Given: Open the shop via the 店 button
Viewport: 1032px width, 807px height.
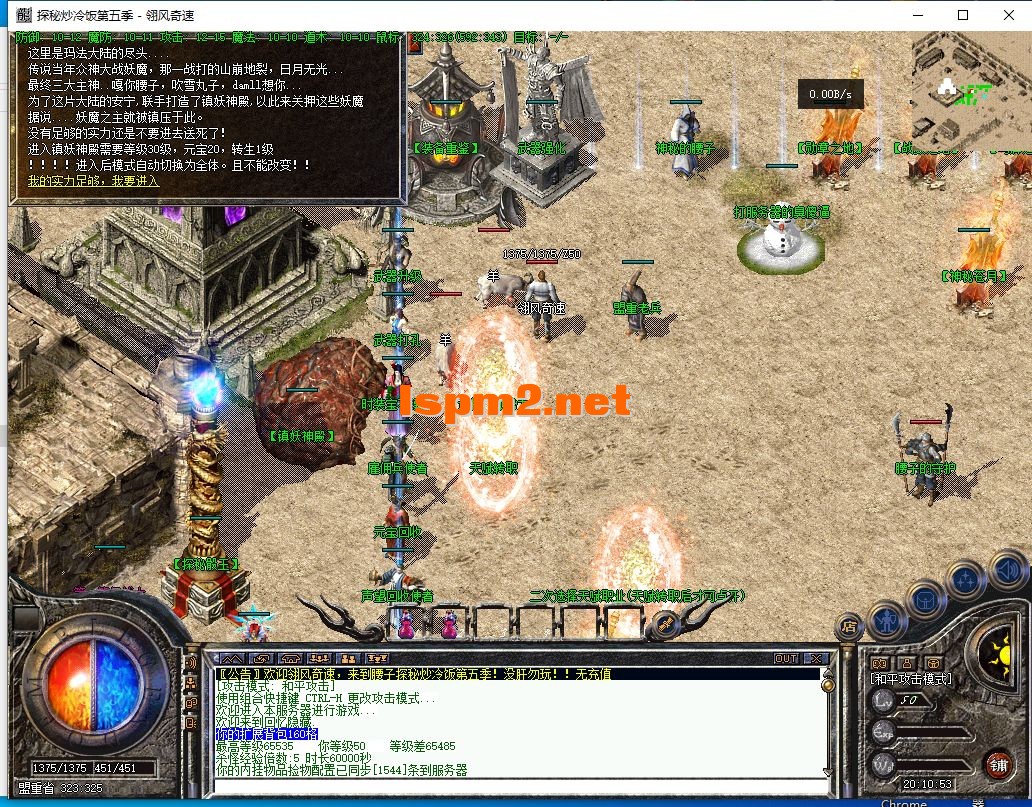Looking at the screenshot, I should click(850, 627).
